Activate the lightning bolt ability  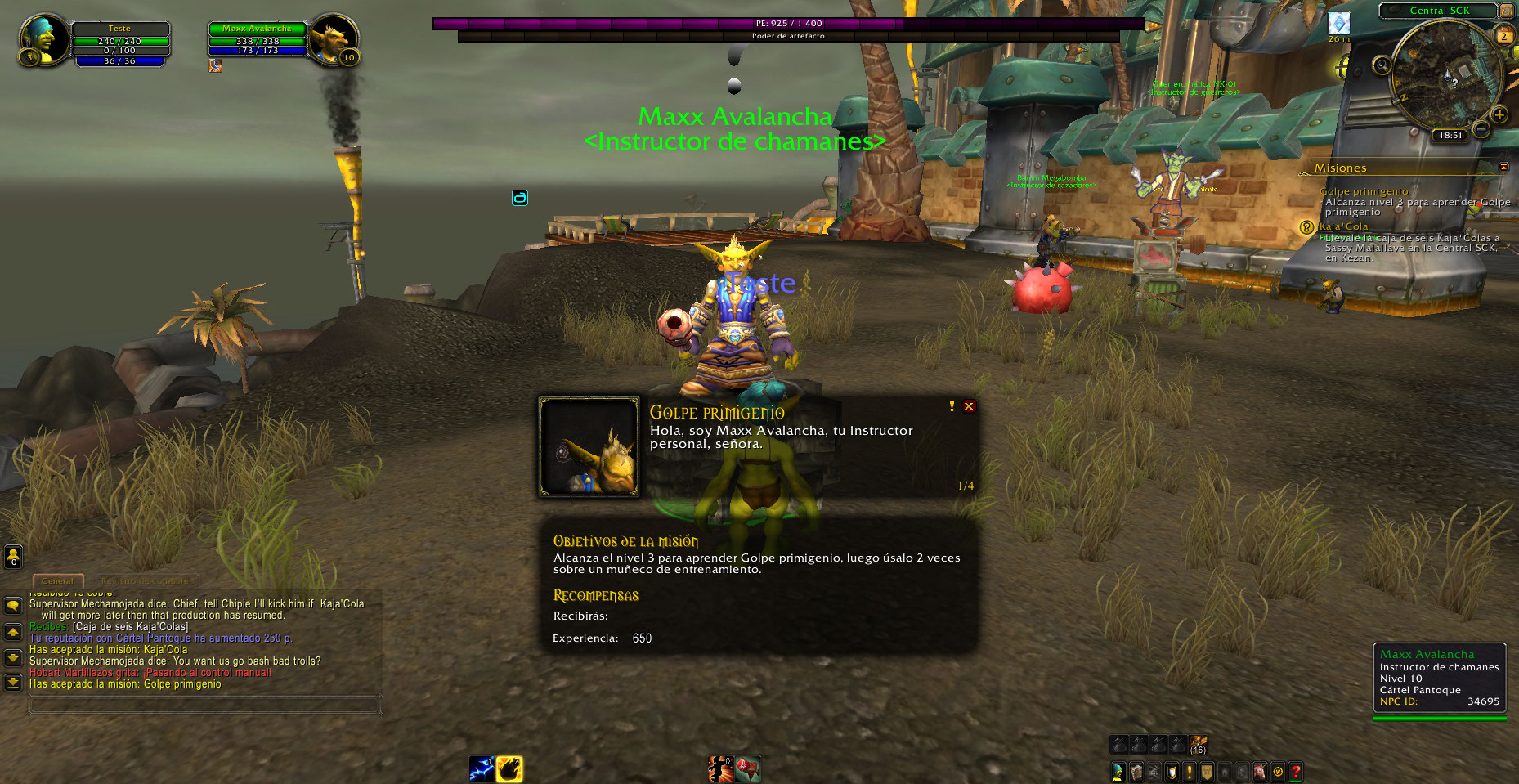pyautogui.click(x=481, y=769)
